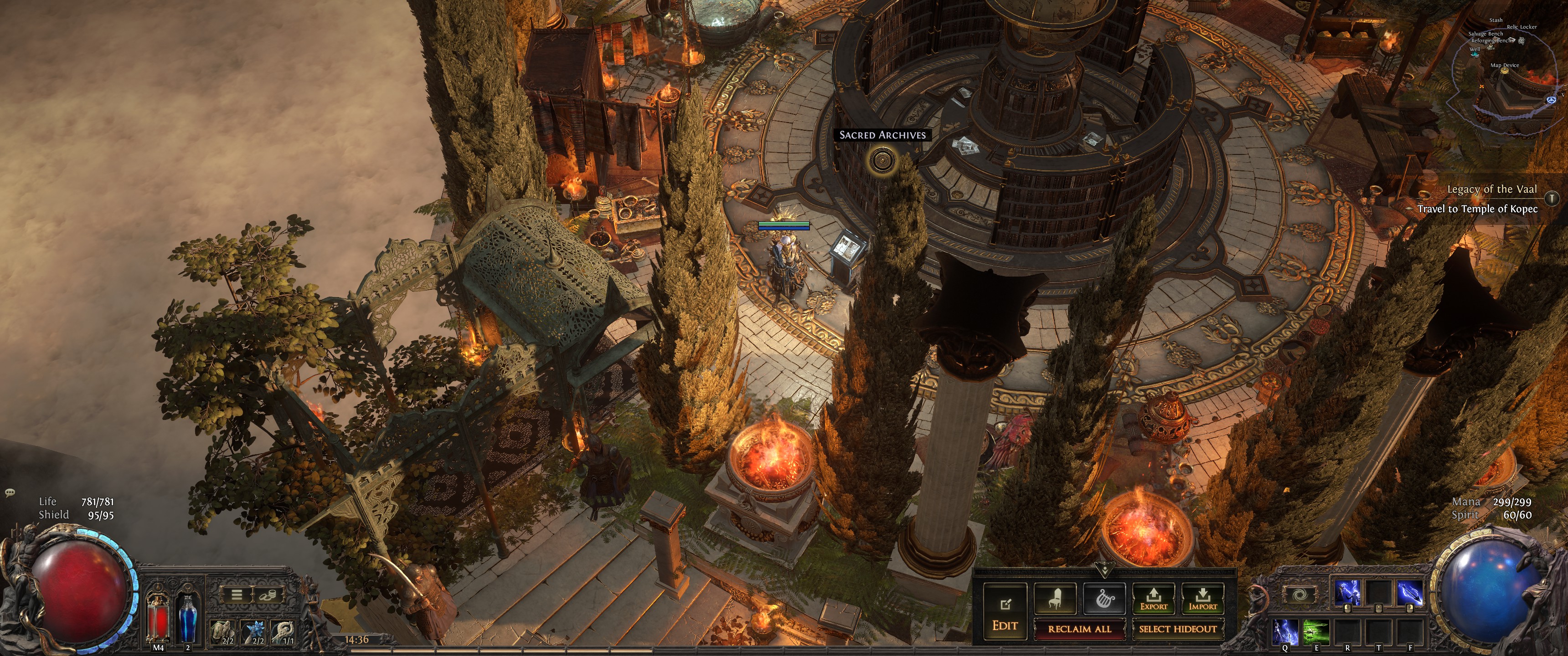The image size is (1568, 656).
Task: Choose the Select Hideout button
Action: tap(1177, 629)
